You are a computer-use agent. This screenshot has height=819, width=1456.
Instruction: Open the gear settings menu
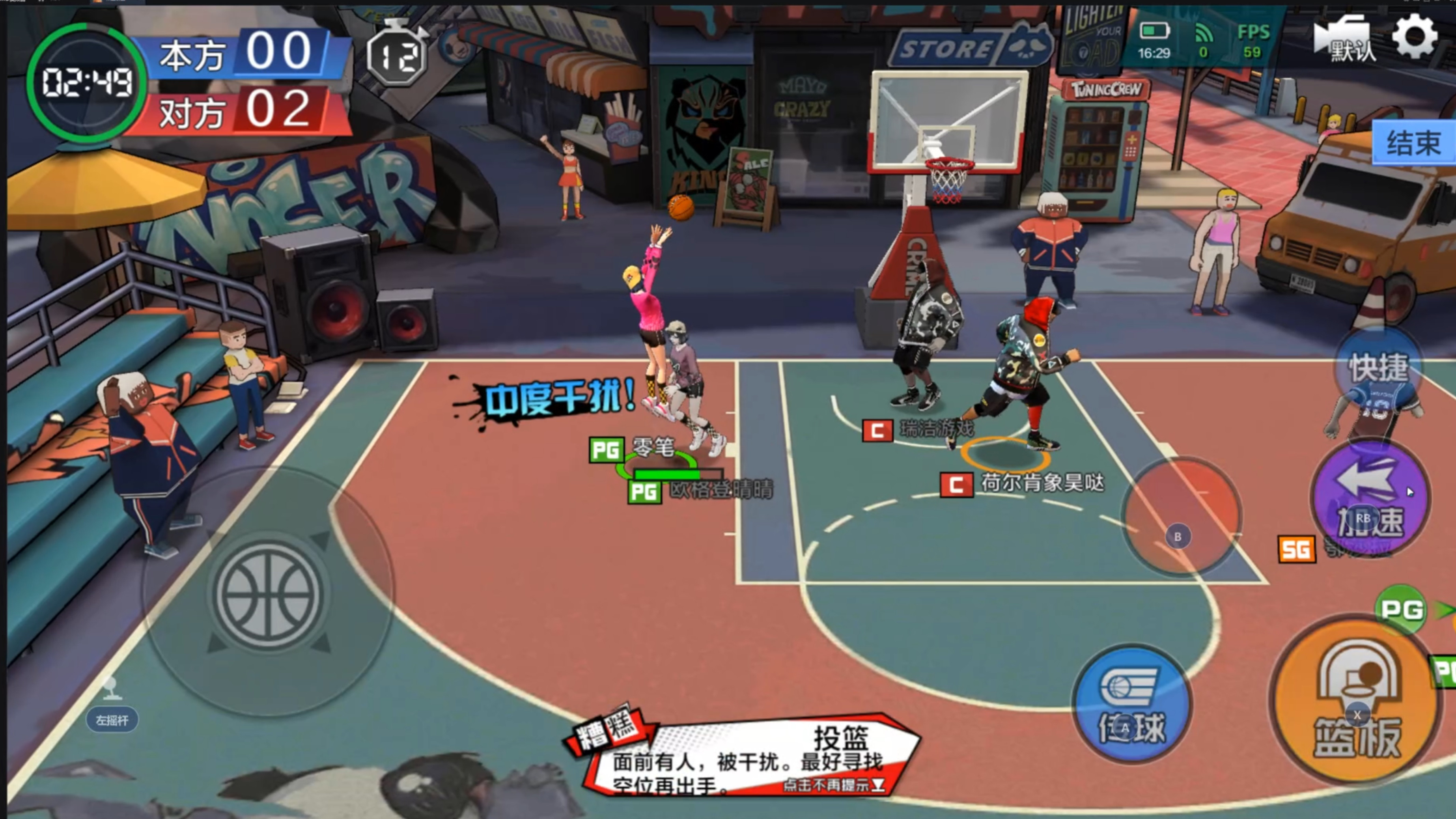(1414, 37)
